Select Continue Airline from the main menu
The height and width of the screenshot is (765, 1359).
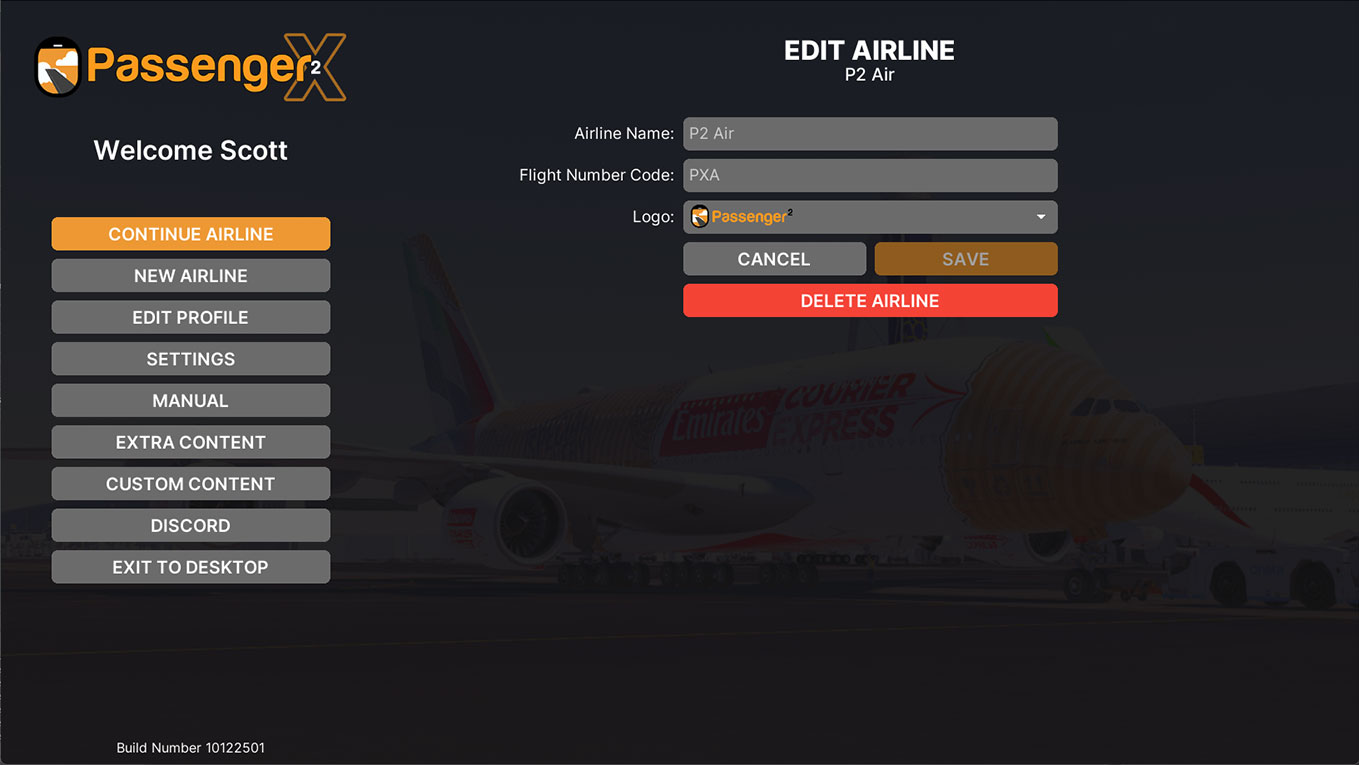[x=190, y=234]
